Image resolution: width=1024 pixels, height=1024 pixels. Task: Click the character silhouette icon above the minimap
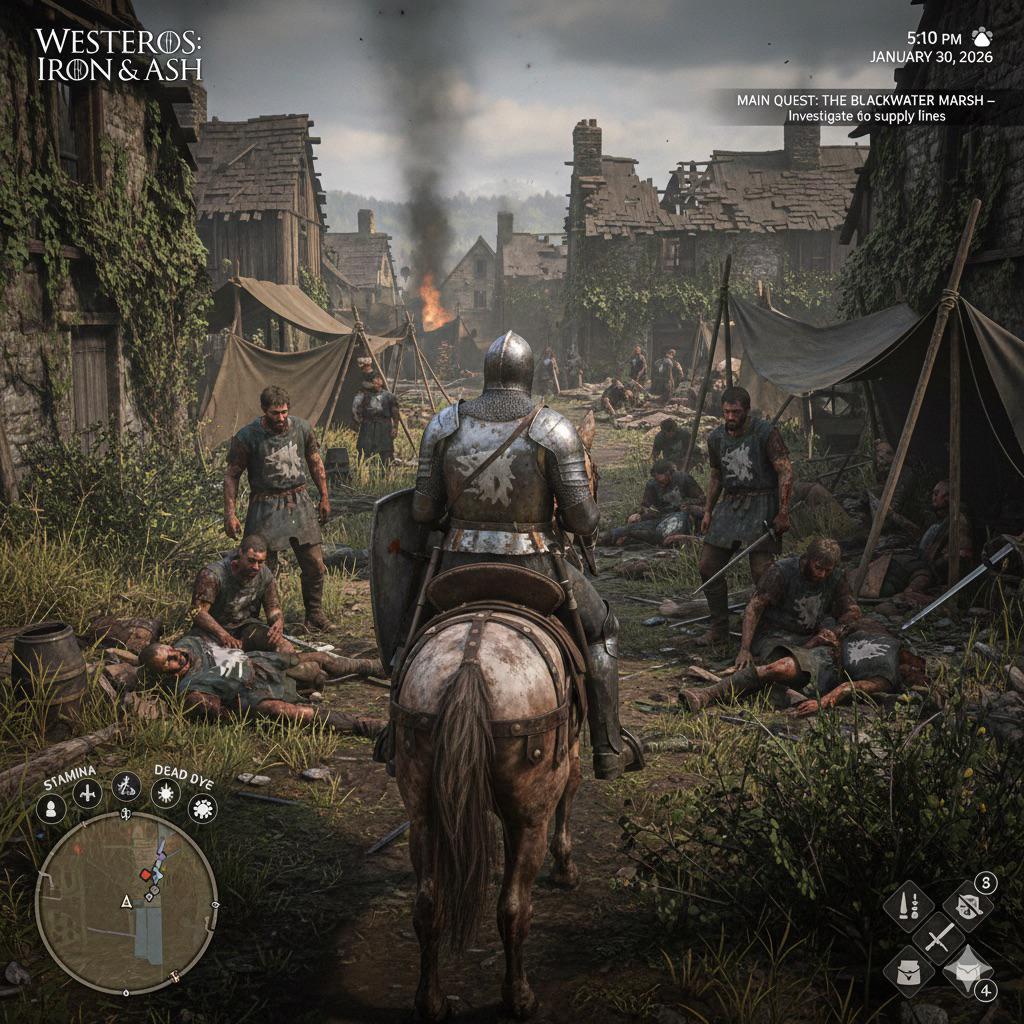click(x=51, y=807)
